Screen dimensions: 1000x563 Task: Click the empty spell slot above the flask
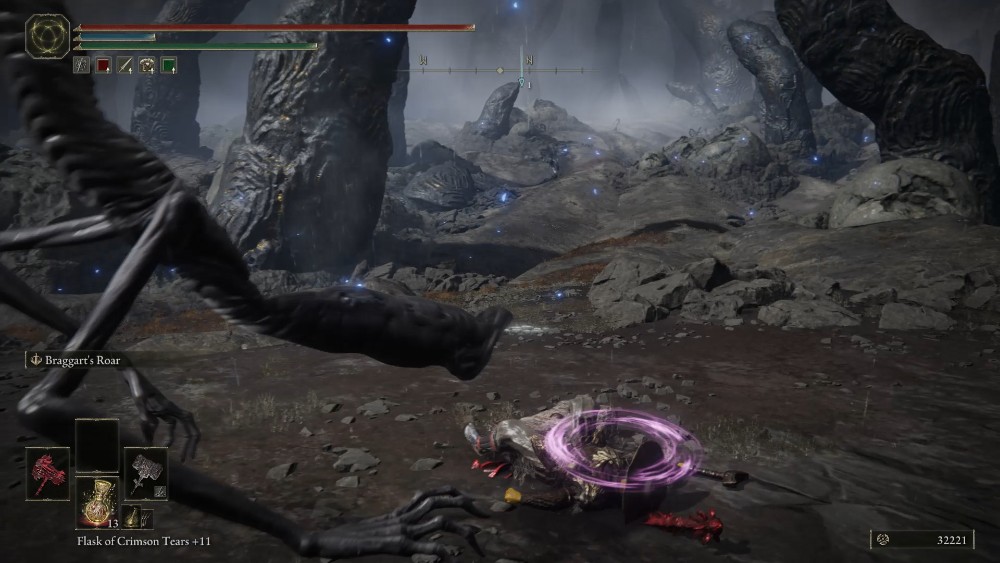pos(97,445)
